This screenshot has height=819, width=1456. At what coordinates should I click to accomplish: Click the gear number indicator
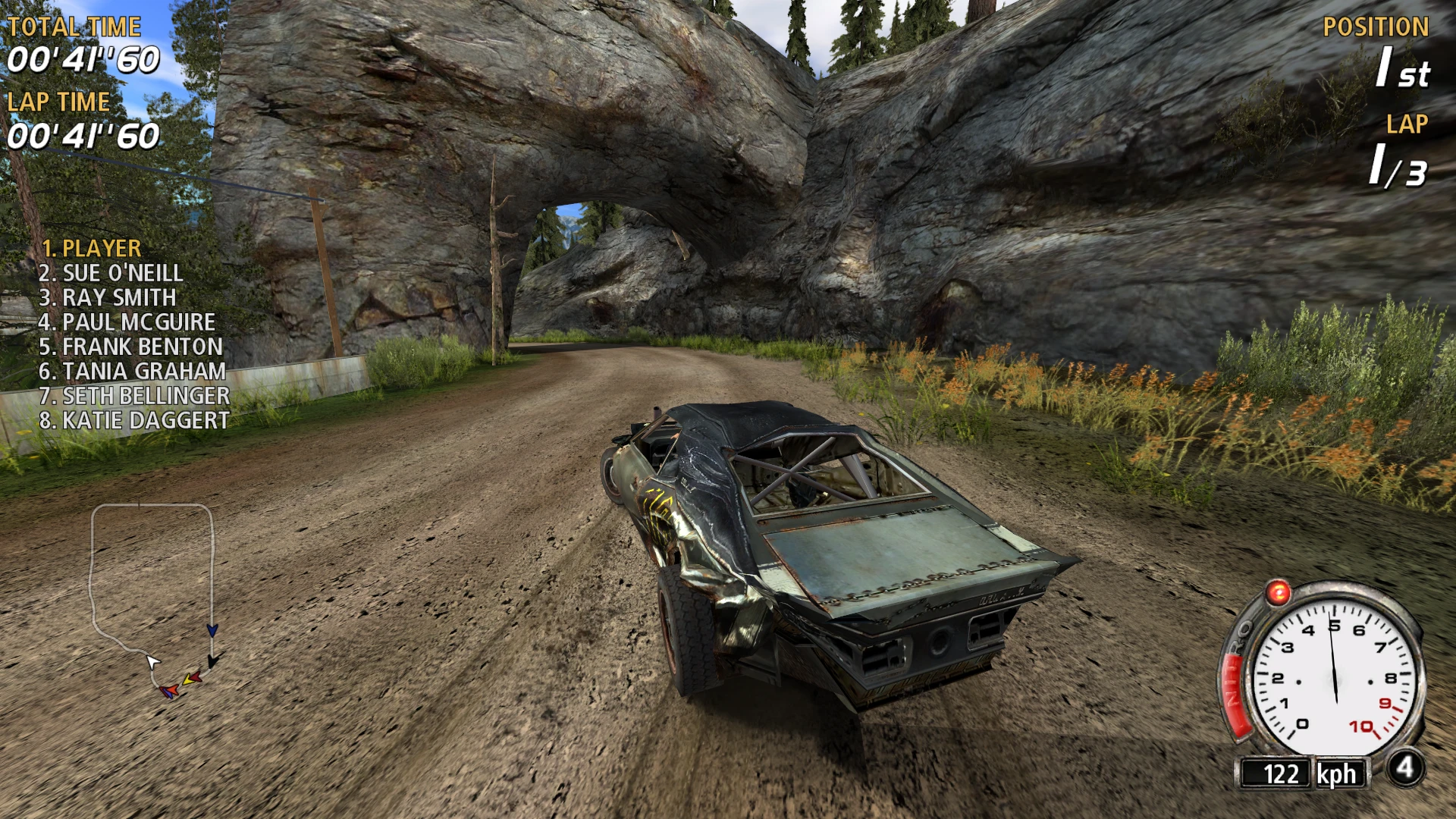pyautogui.click(x=1405, y=767)
